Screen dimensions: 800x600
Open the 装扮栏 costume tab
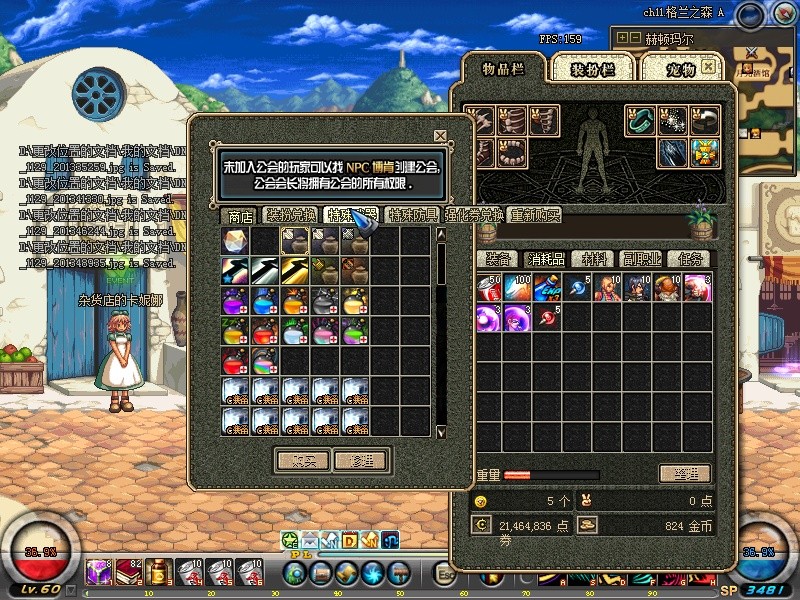coord(593,68)
